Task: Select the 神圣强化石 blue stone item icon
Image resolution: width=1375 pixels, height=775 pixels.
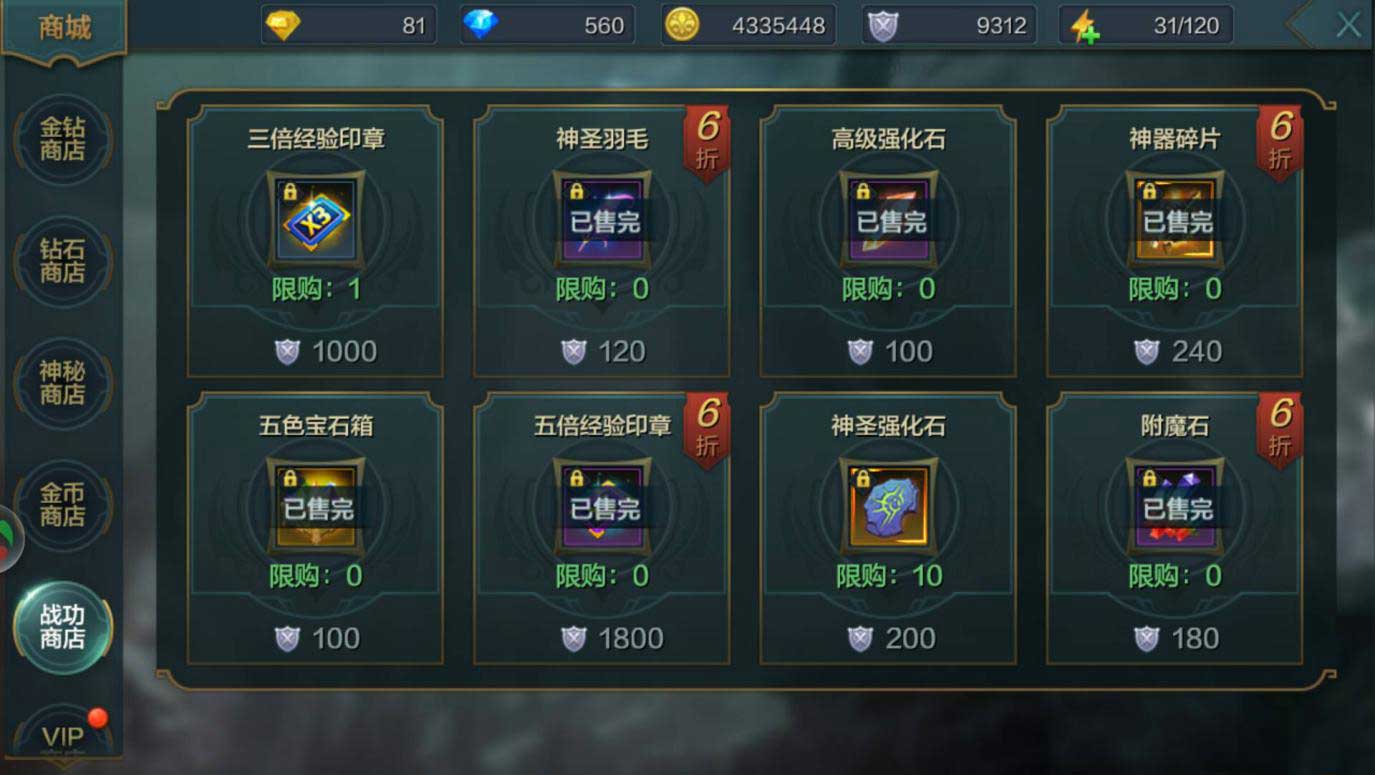Action: click(x=888, y=508)
